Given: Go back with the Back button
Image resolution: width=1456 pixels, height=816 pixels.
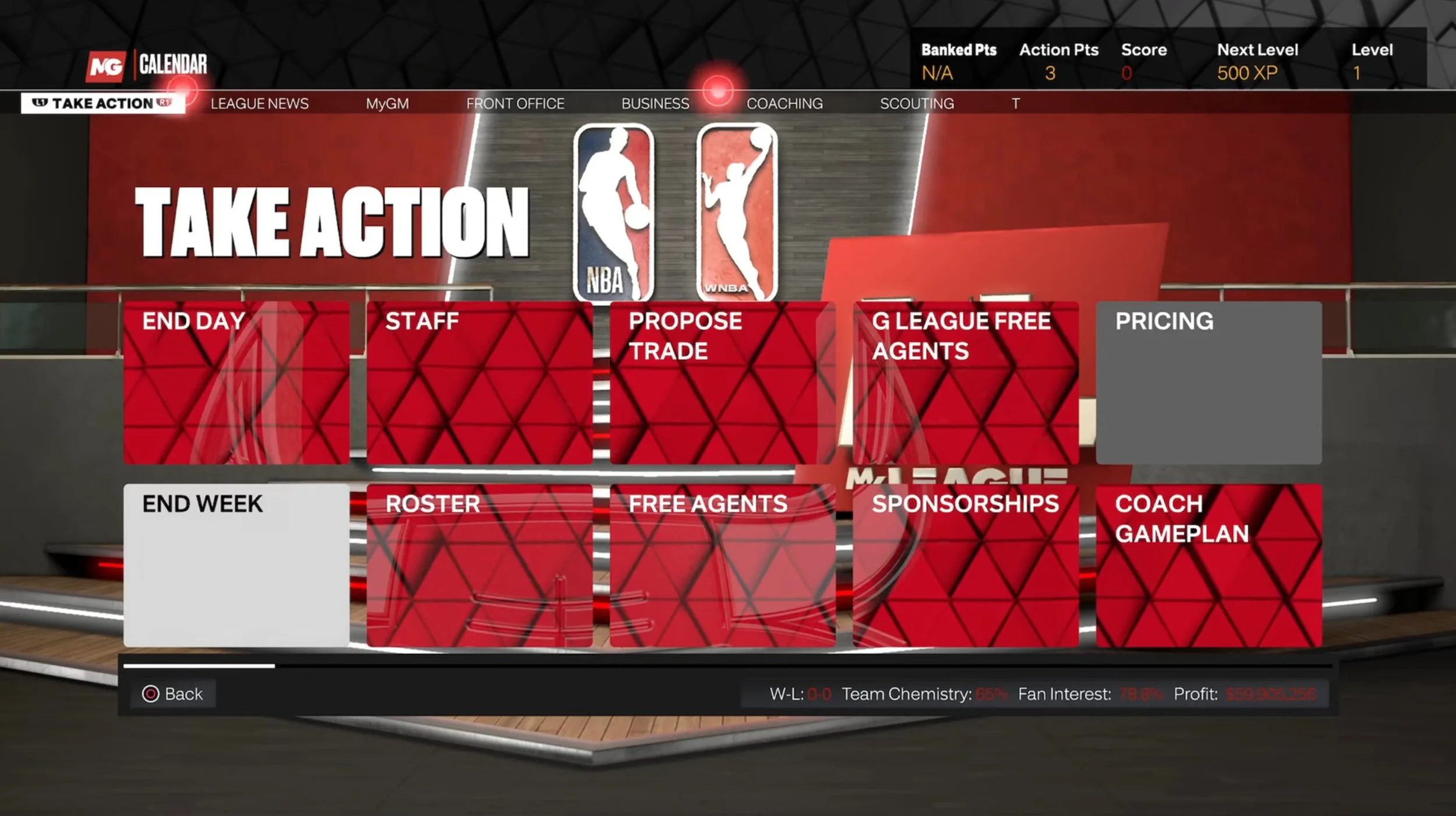Looking at the screenshot, I should 173,694.
